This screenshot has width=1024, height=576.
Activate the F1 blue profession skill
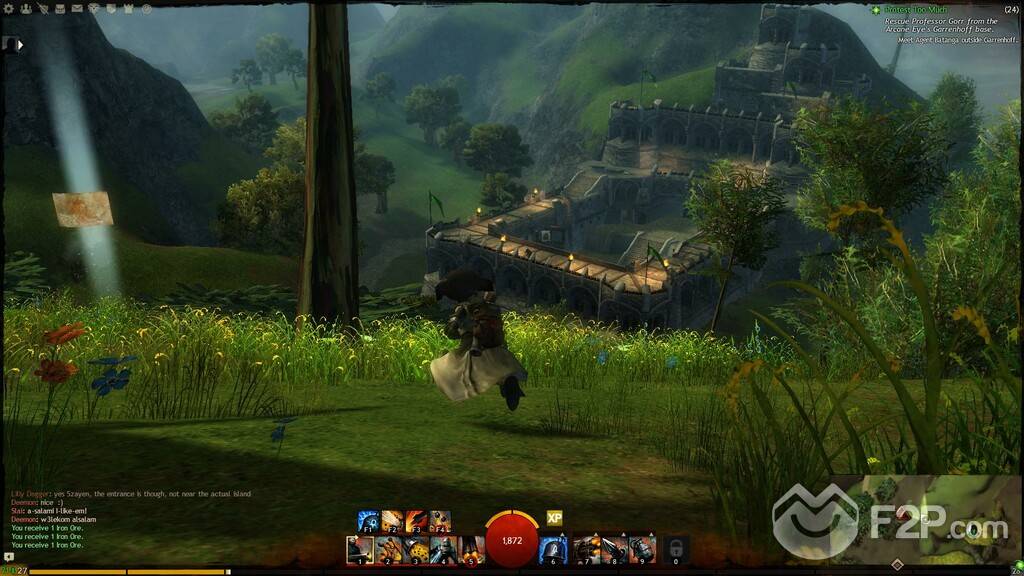368,521
